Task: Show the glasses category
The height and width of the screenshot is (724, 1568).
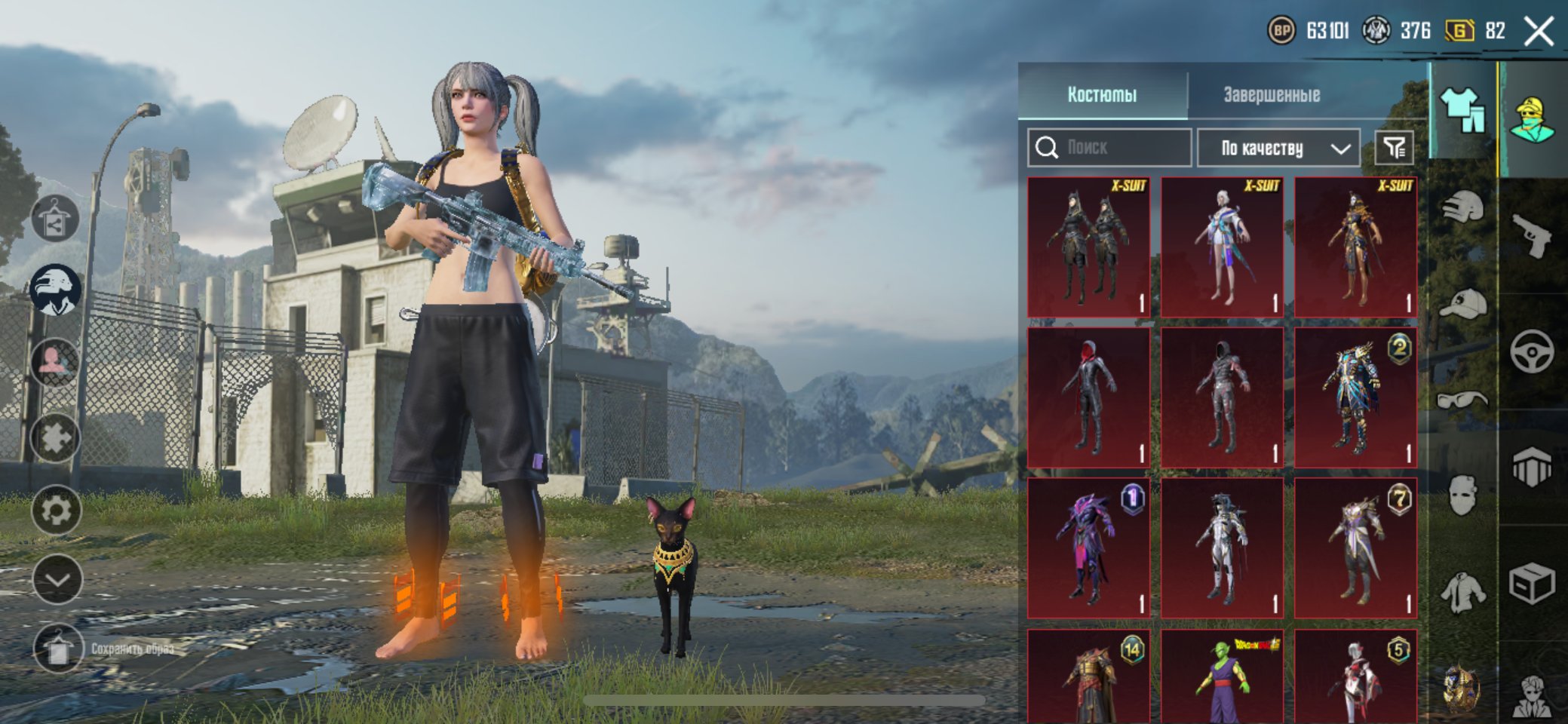Action: point(1462,400)
